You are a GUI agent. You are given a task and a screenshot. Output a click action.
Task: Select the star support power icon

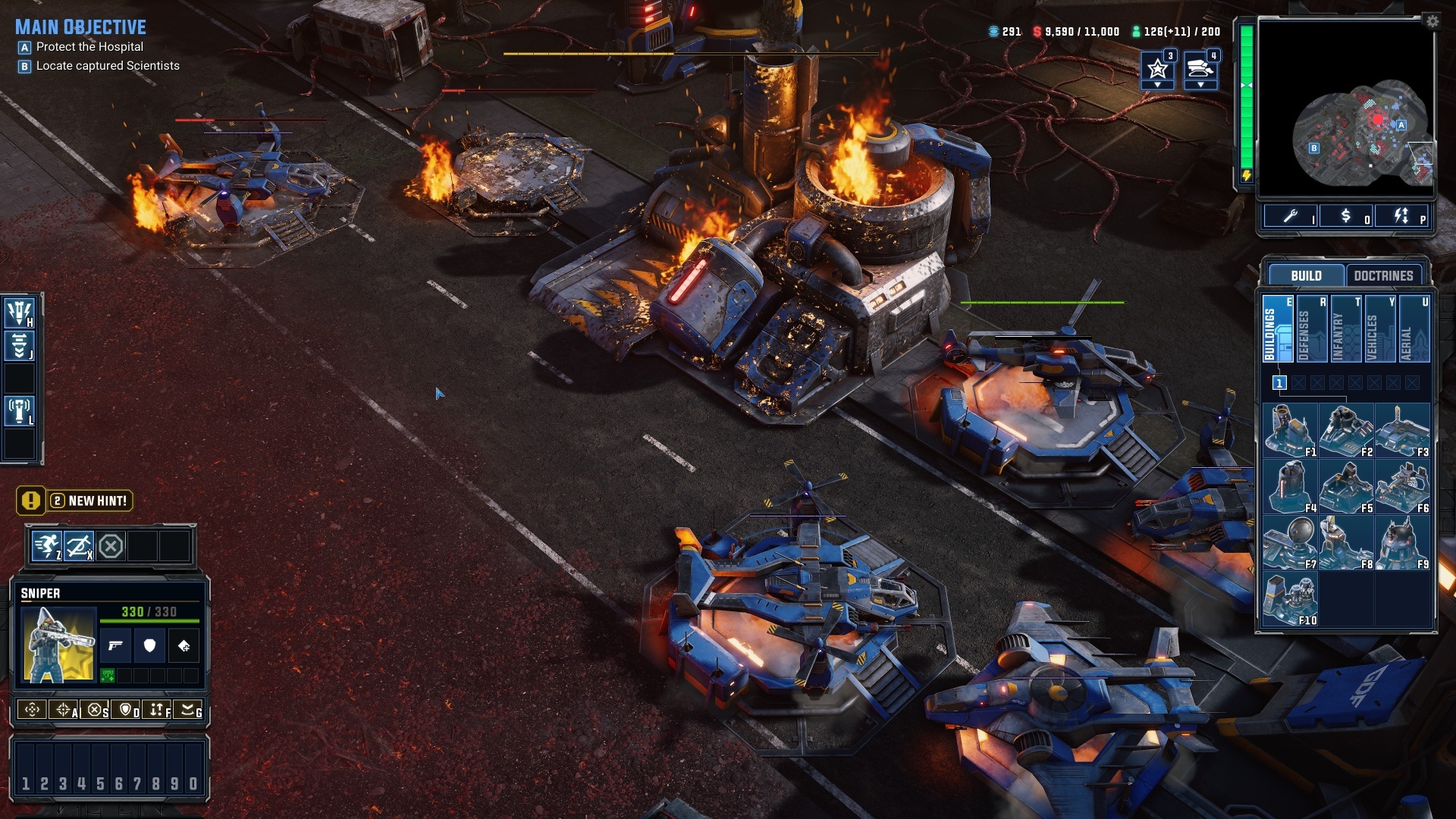1157,70
